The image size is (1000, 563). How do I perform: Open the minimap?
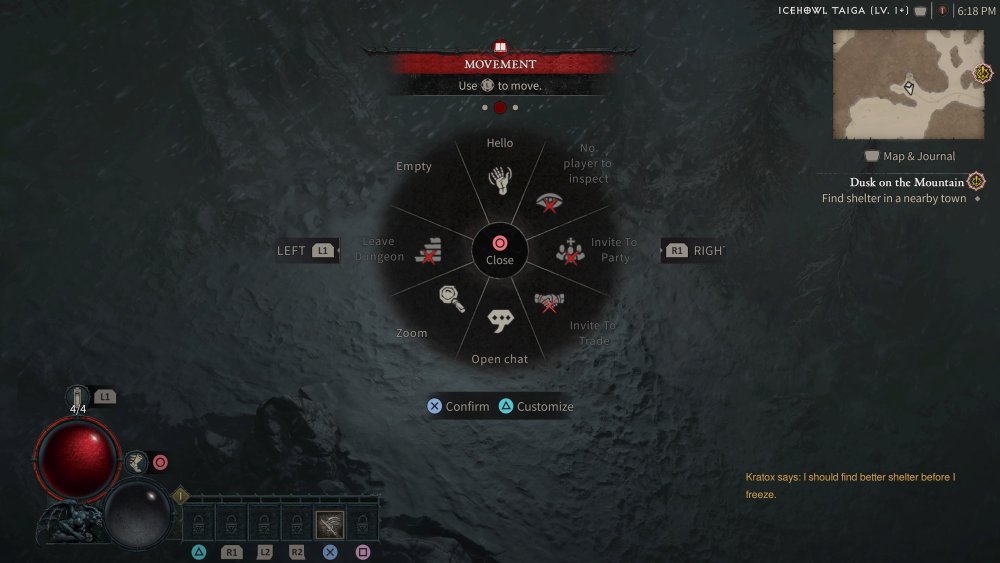pyautogui.click(x=908, y=84)
